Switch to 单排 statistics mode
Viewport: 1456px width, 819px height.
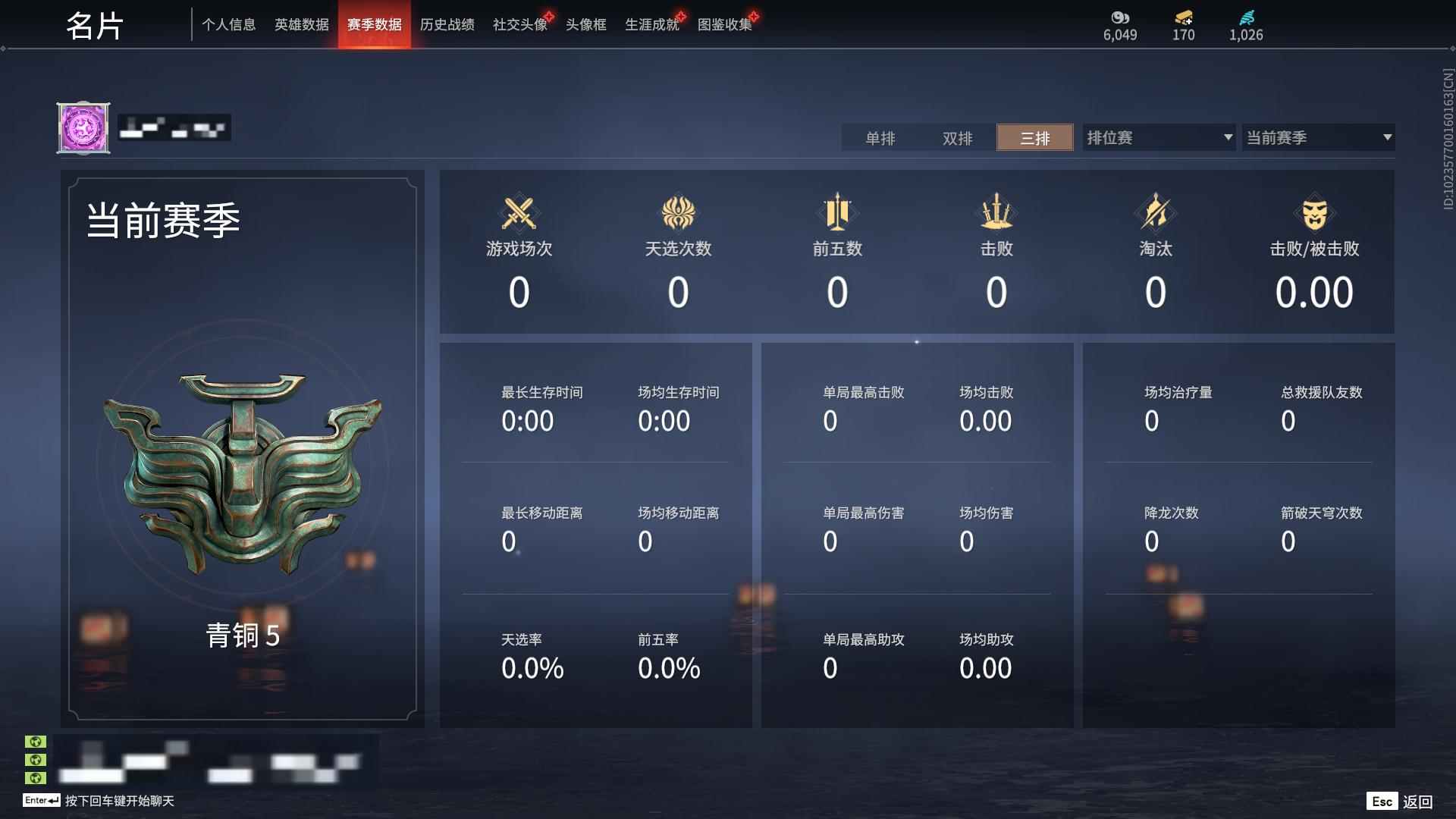click(881, 138)
